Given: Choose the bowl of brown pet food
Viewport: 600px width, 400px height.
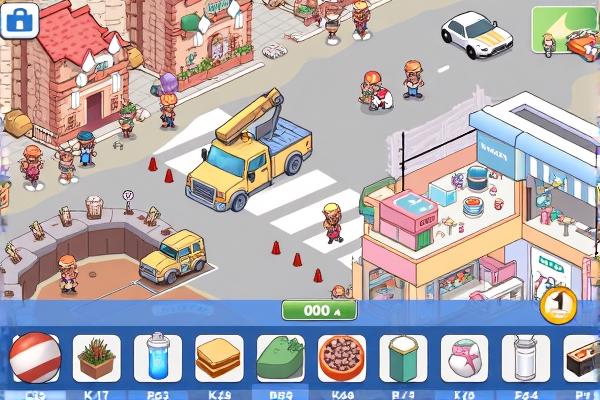Looking at the screenshot, I should click(343, 357).
